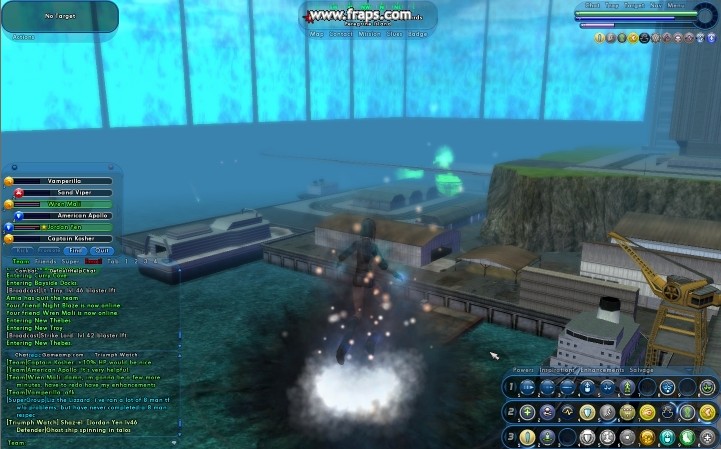Click the Find button in team panel

(75, 251)
